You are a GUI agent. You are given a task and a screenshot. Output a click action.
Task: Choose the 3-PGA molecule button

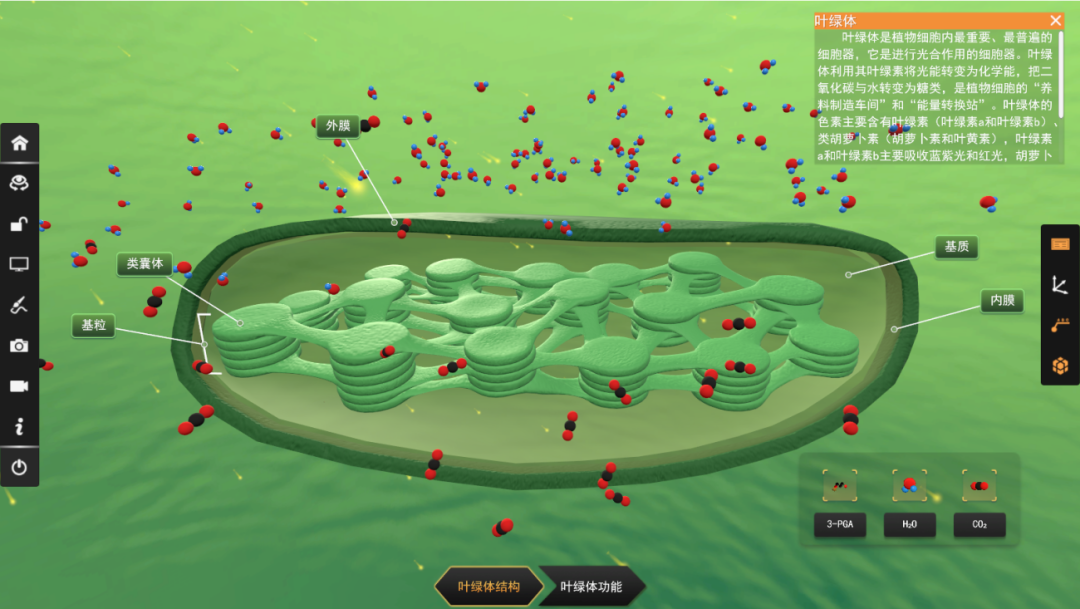coord(840,525)
